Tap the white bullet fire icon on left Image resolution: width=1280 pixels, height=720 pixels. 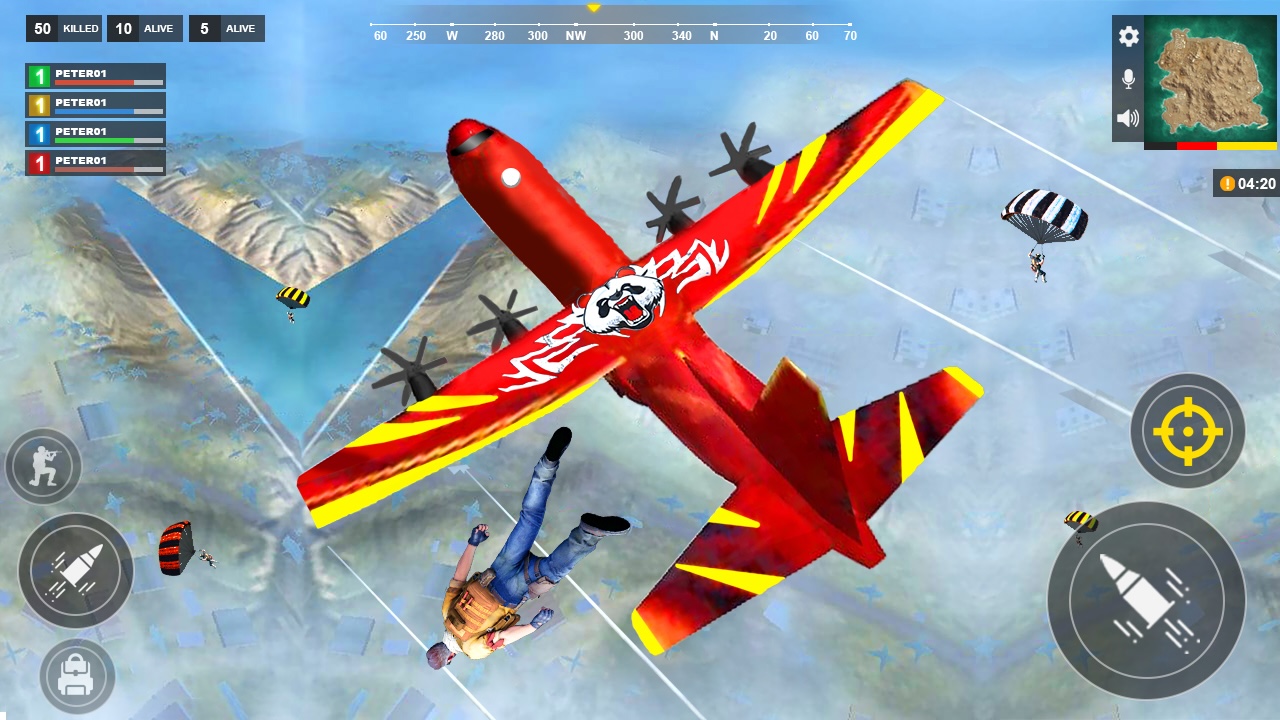click(75, 570)
